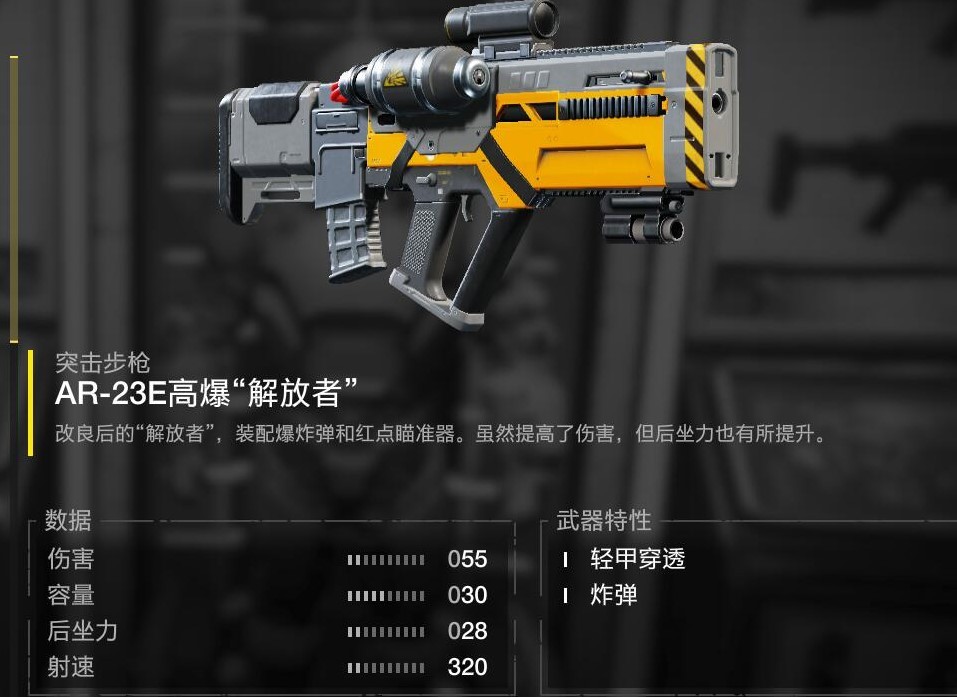The image size is (957, 697).
Task: Select the 炸弹 weapon trait entry
Action: (613, 596)
